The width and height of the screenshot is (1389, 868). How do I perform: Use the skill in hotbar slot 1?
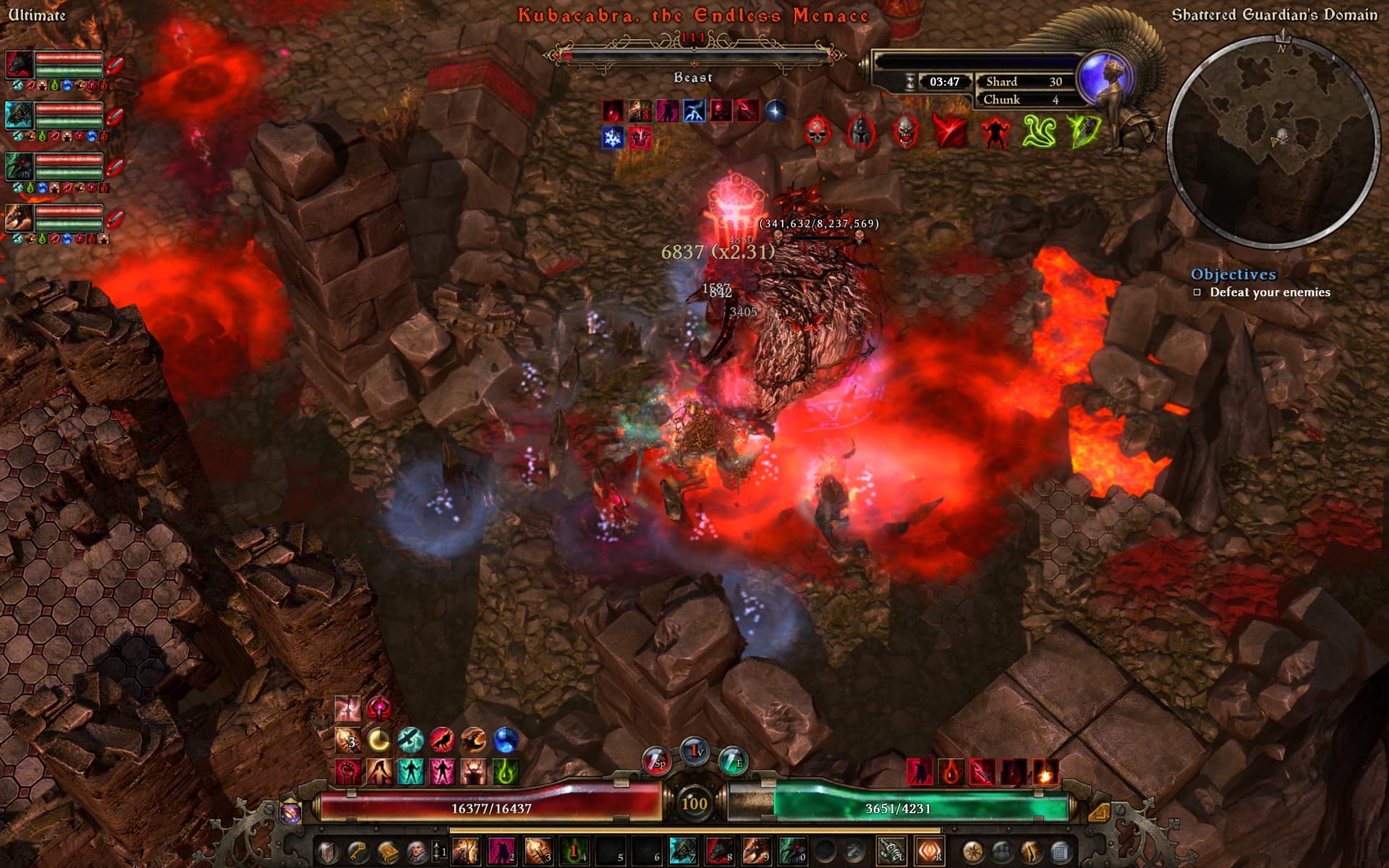click(x=465, y=851)
